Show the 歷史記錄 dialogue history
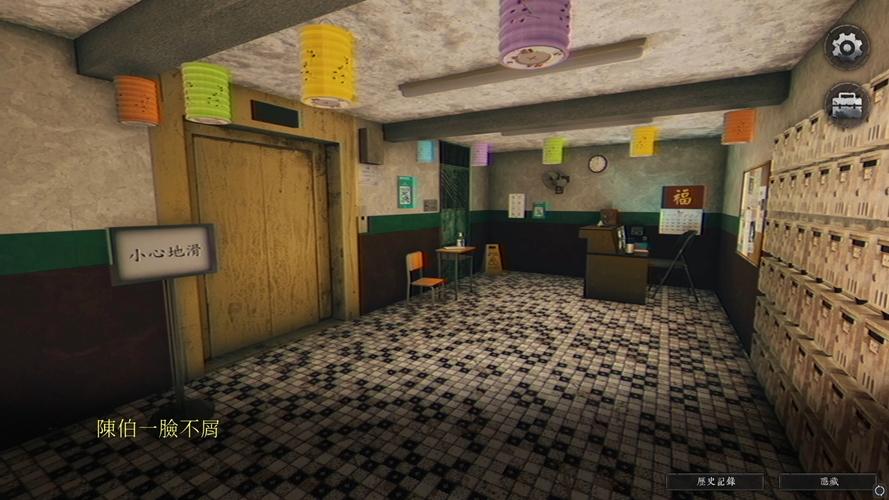Image resolution: width=889 pixels, height=500 pixels. click(x=714, y=481)
